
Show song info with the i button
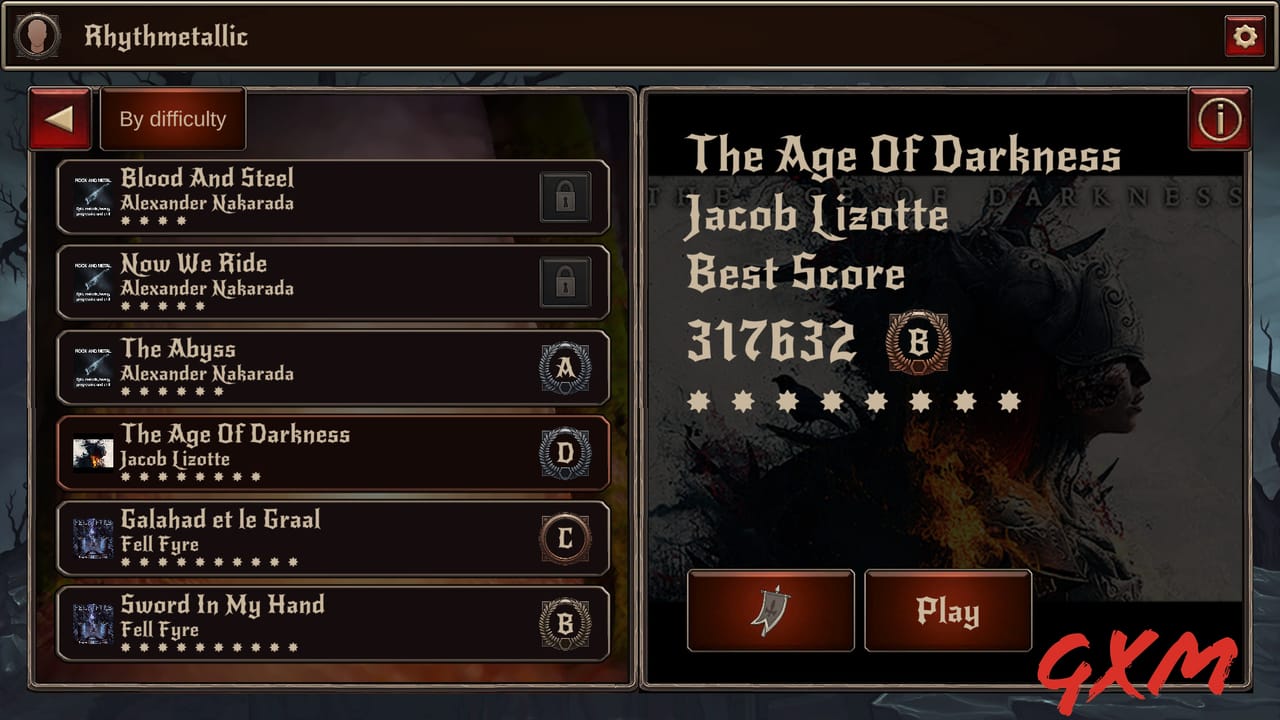tap(1219, 120)
